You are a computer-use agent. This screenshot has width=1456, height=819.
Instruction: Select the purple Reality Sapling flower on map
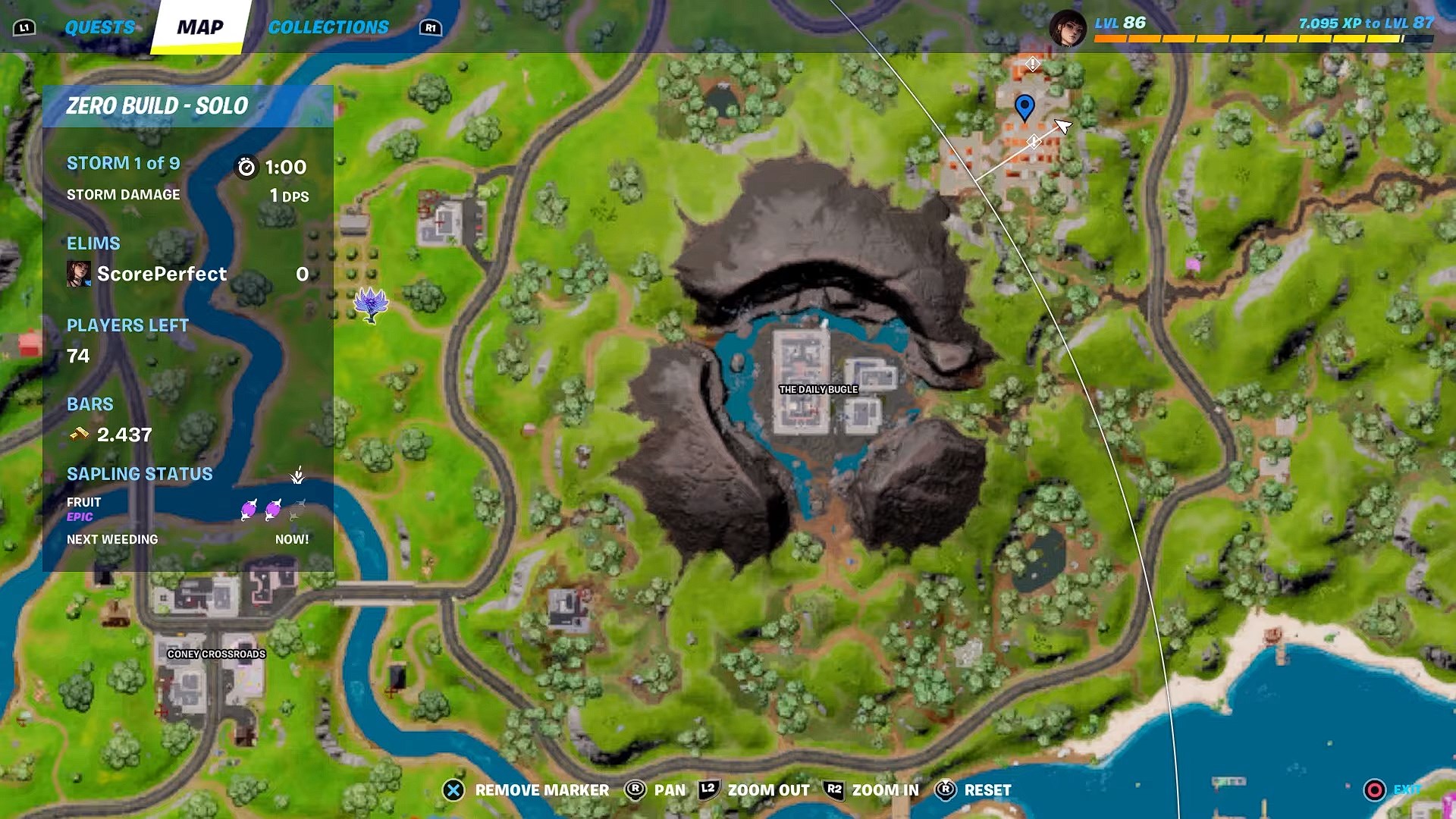(x=371, y=302)
